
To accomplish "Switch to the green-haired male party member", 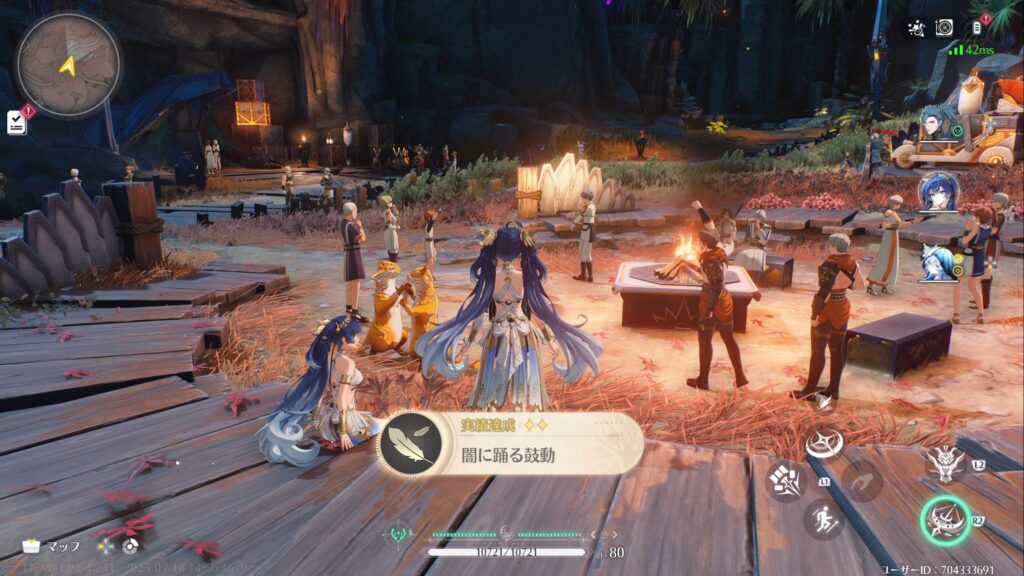I will (938, 126).
